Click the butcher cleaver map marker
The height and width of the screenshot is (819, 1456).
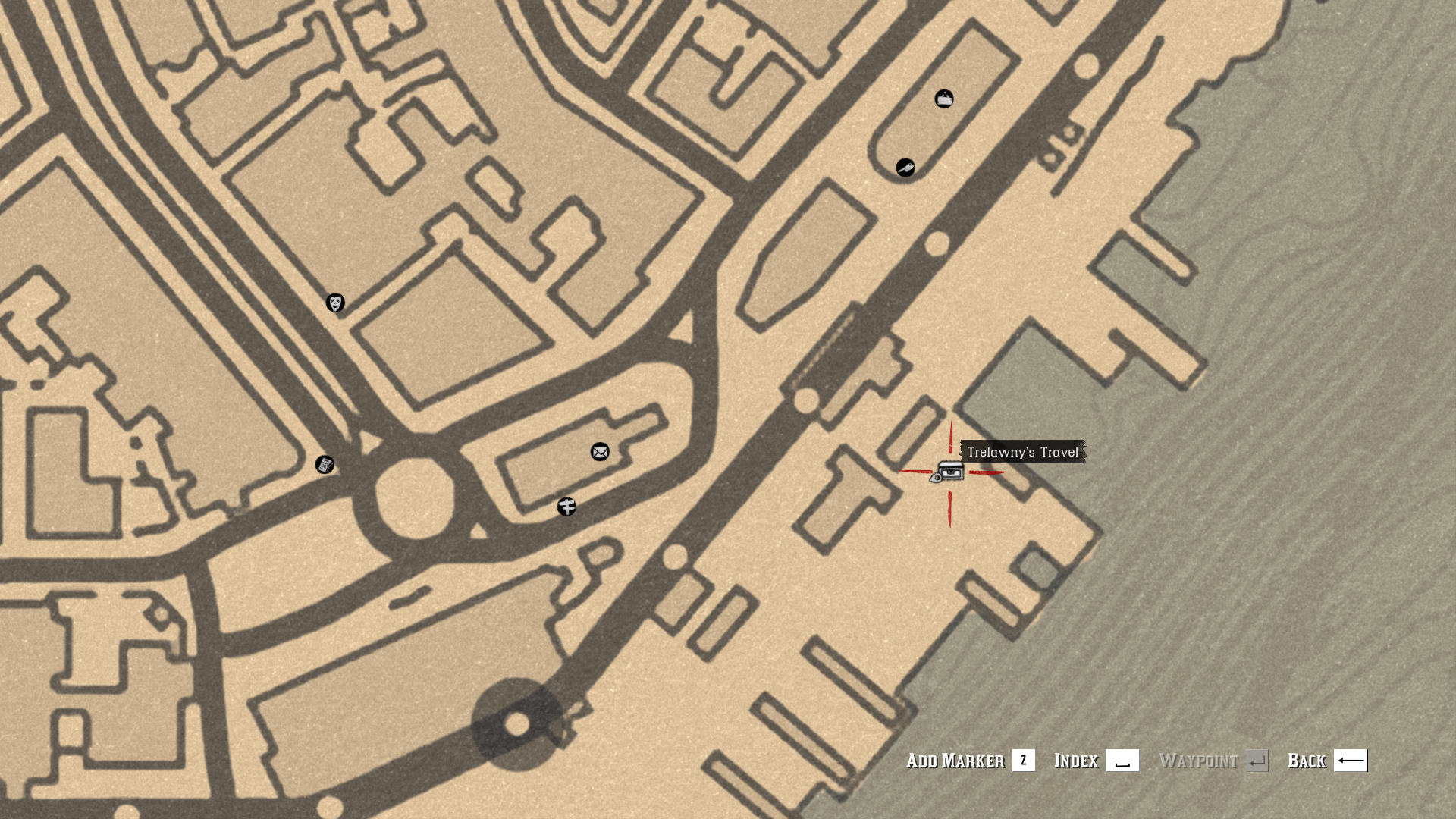tap(905, 168)
